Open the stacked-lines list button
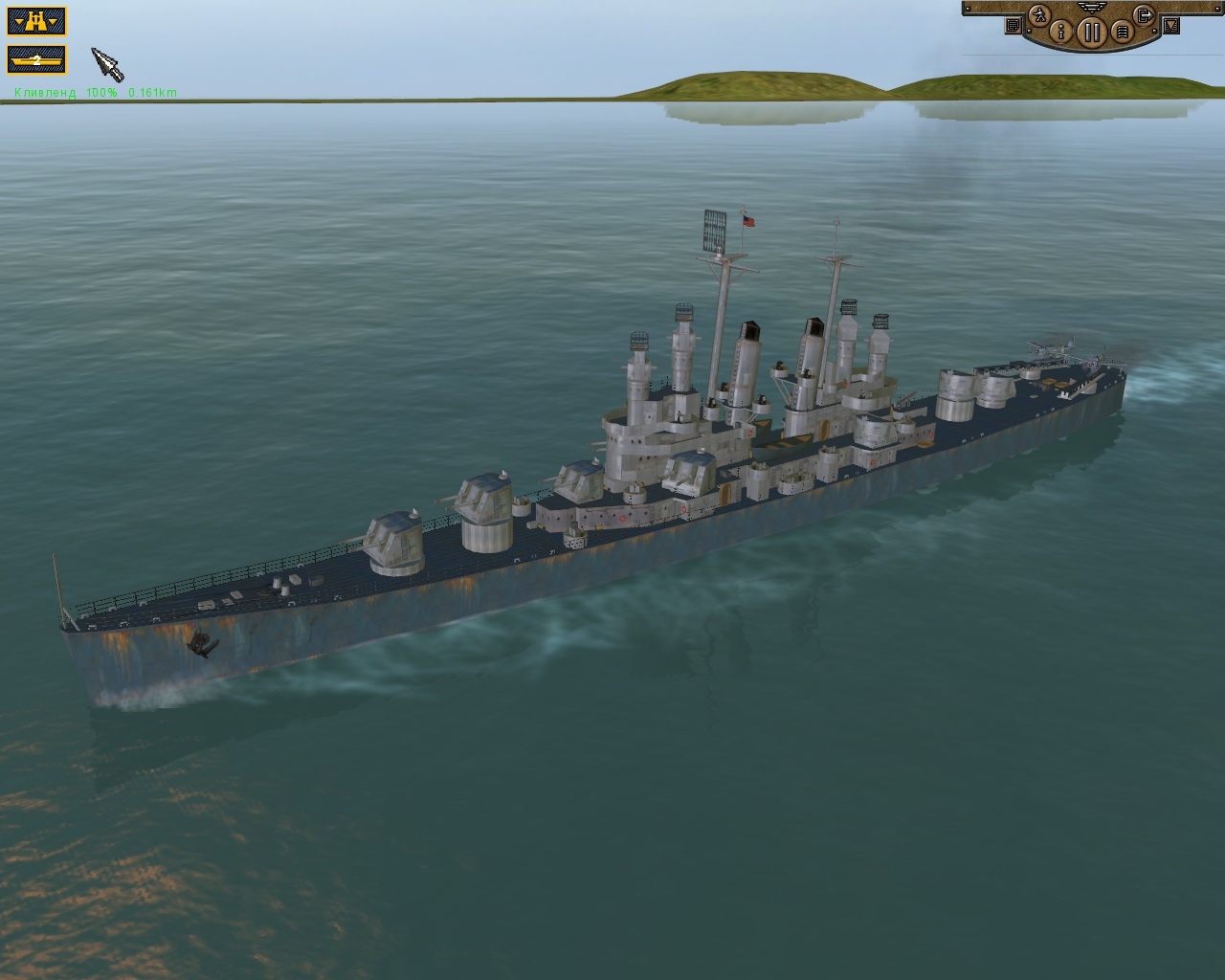Screen dimensions: 1225x980 point(1122,33)
